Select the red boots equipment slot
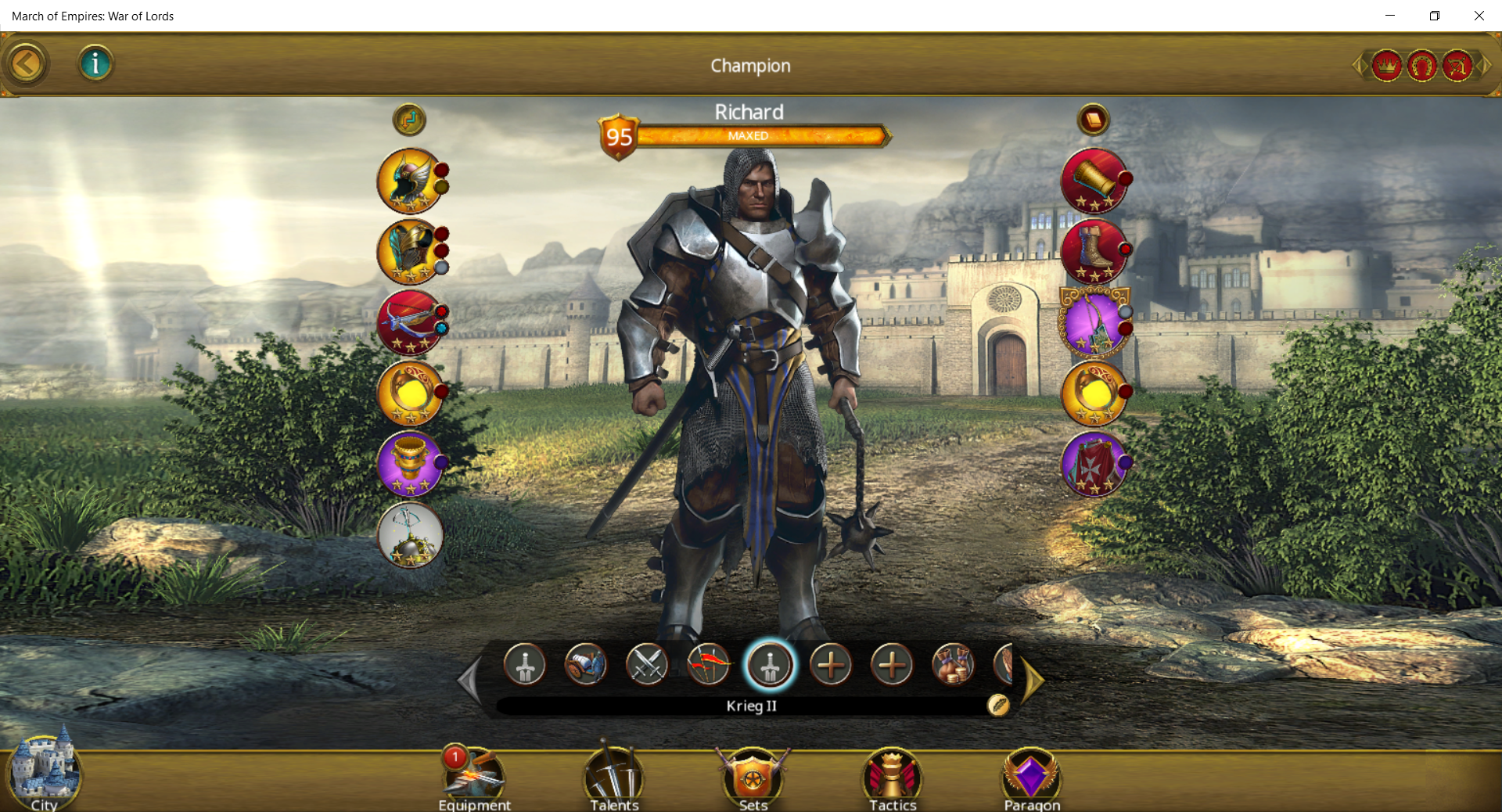Viewport: 1502px width, 812px height. [x=1094, y=252]
